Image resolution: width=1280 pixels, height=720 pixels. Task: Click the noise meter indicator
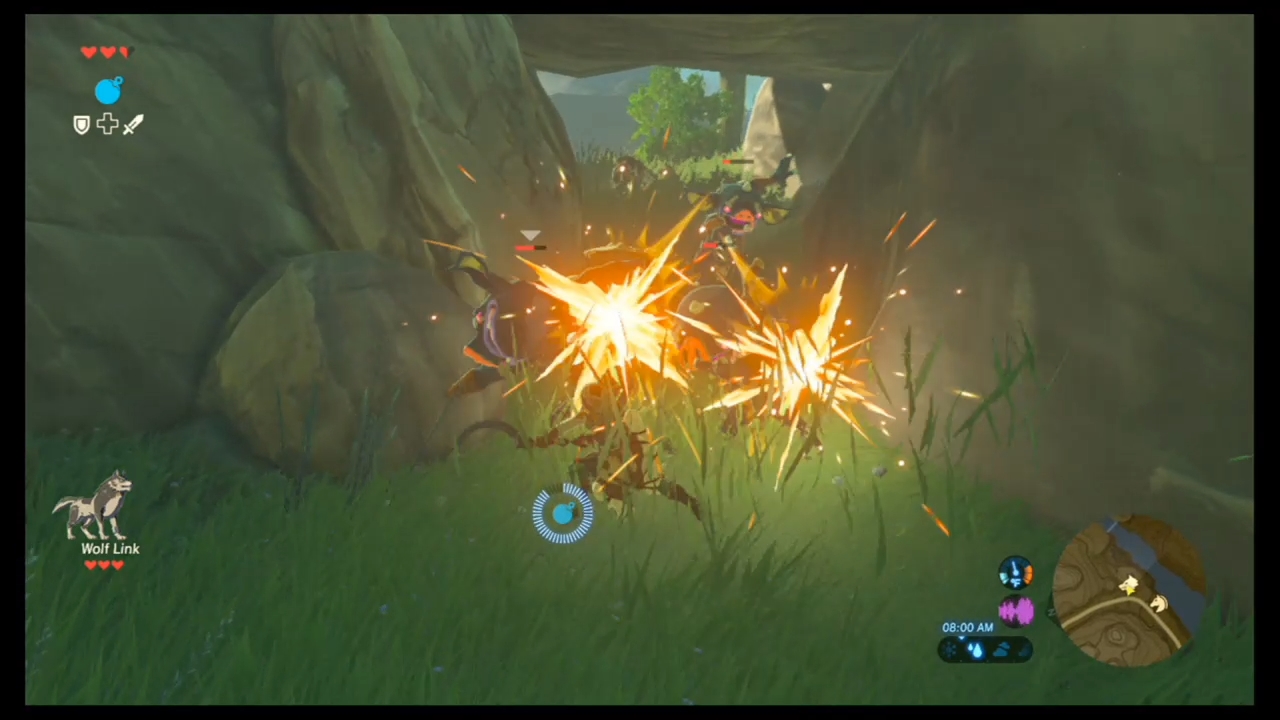[1017, 610]
